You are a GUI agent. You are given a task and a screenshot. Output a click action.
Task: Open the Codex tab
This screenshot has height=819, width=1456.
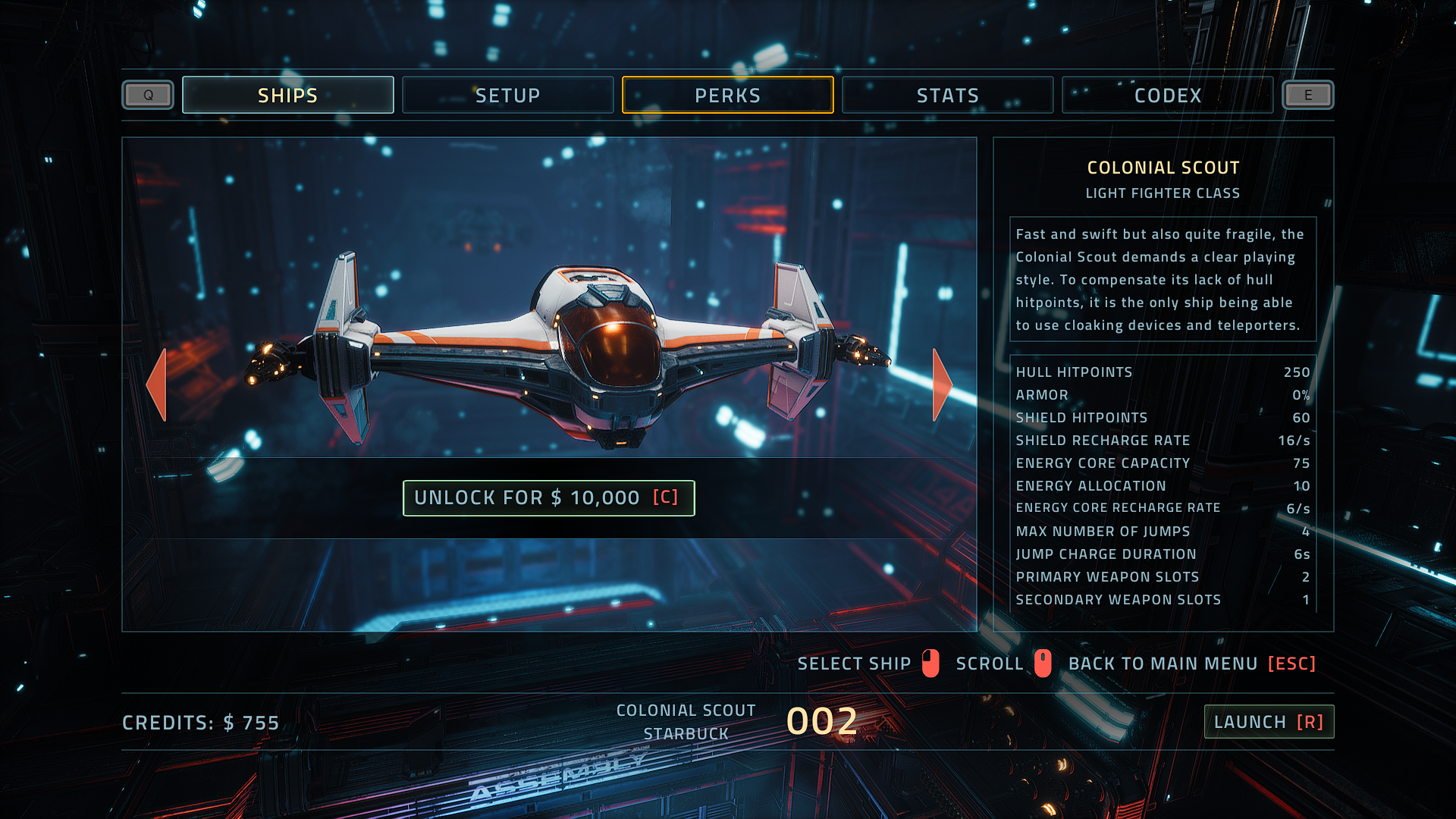tap(1167, 96)
